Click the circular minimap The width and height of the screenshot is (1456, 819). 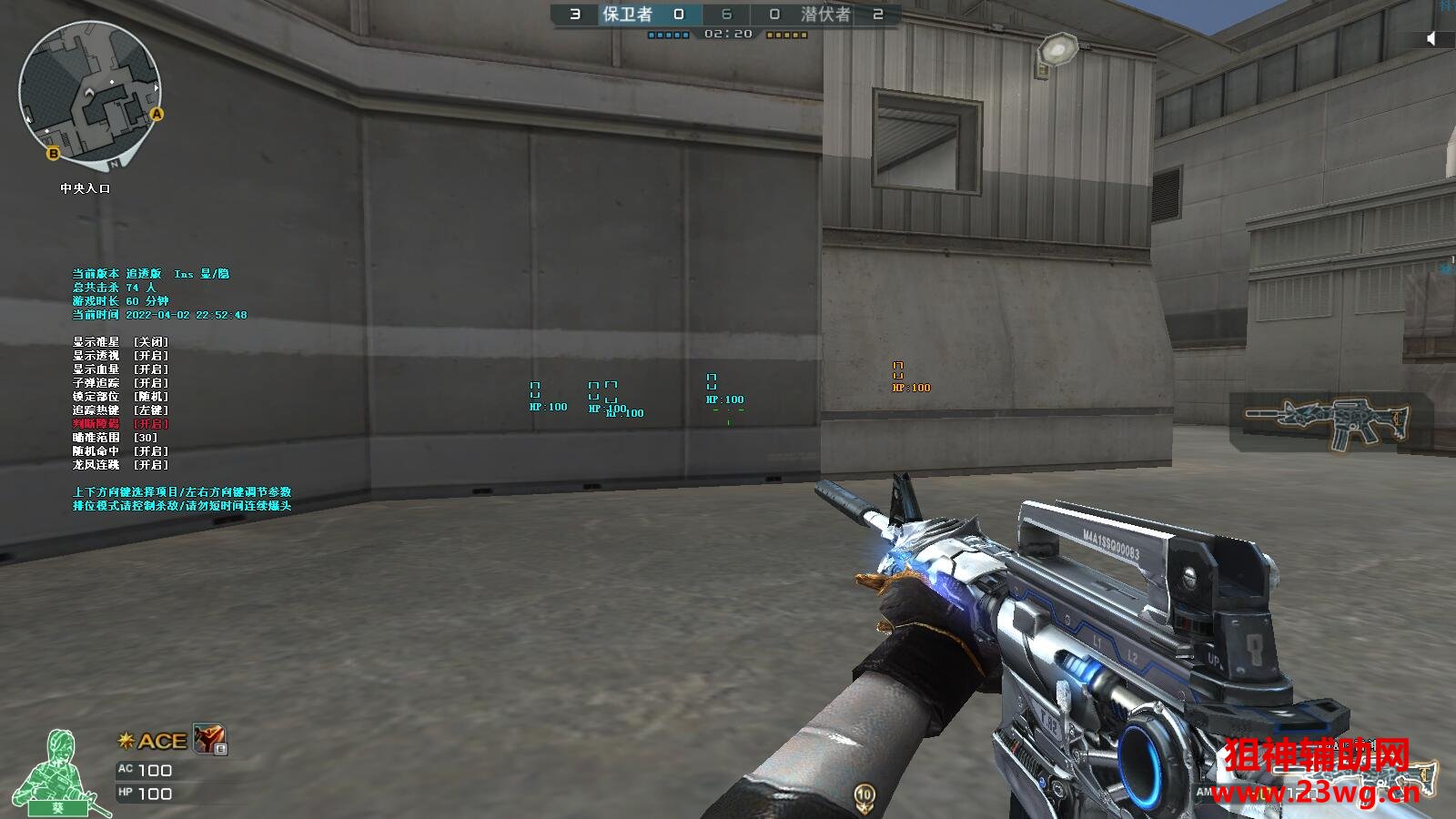click(x=89, y=95)
